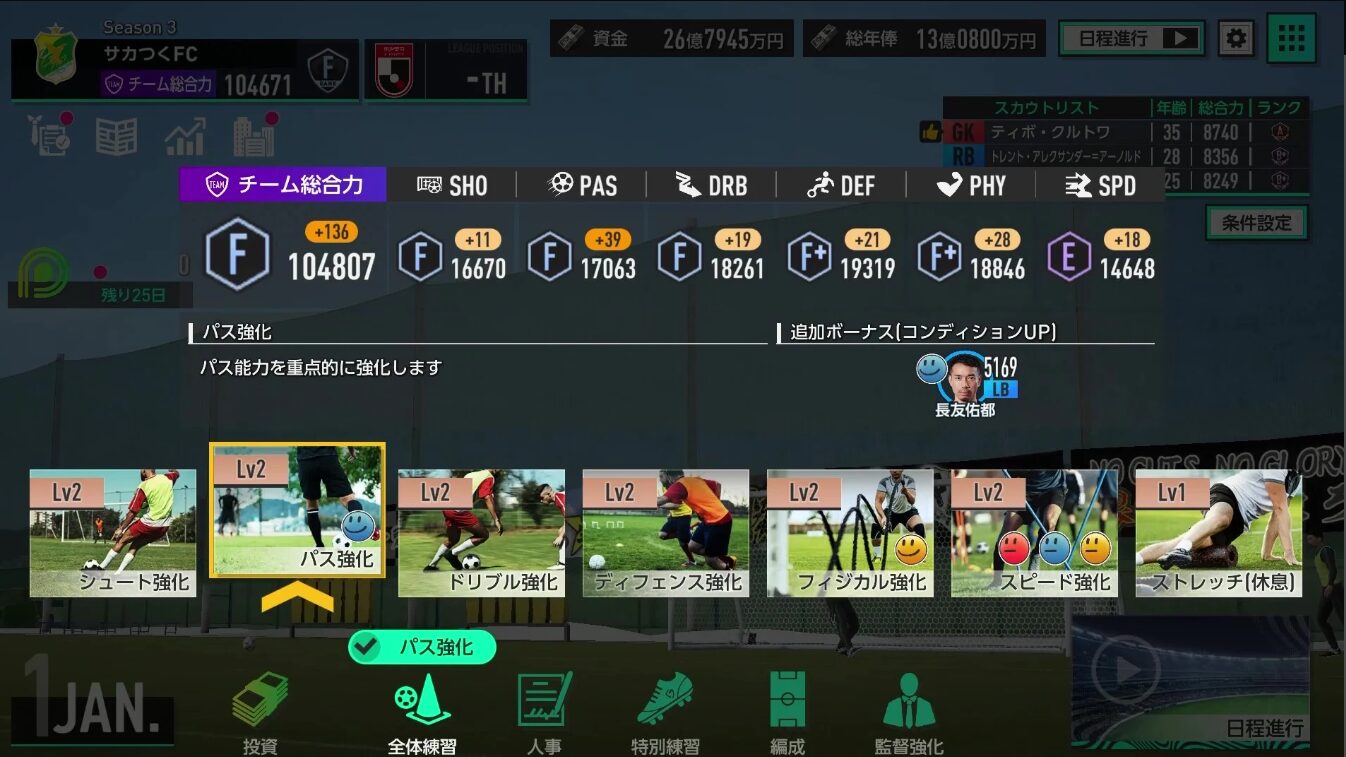The height and width of the screenshot is (757, 1346).
Task: Open 特別練習 special training boot icon
Action: [x=665, y=700]
